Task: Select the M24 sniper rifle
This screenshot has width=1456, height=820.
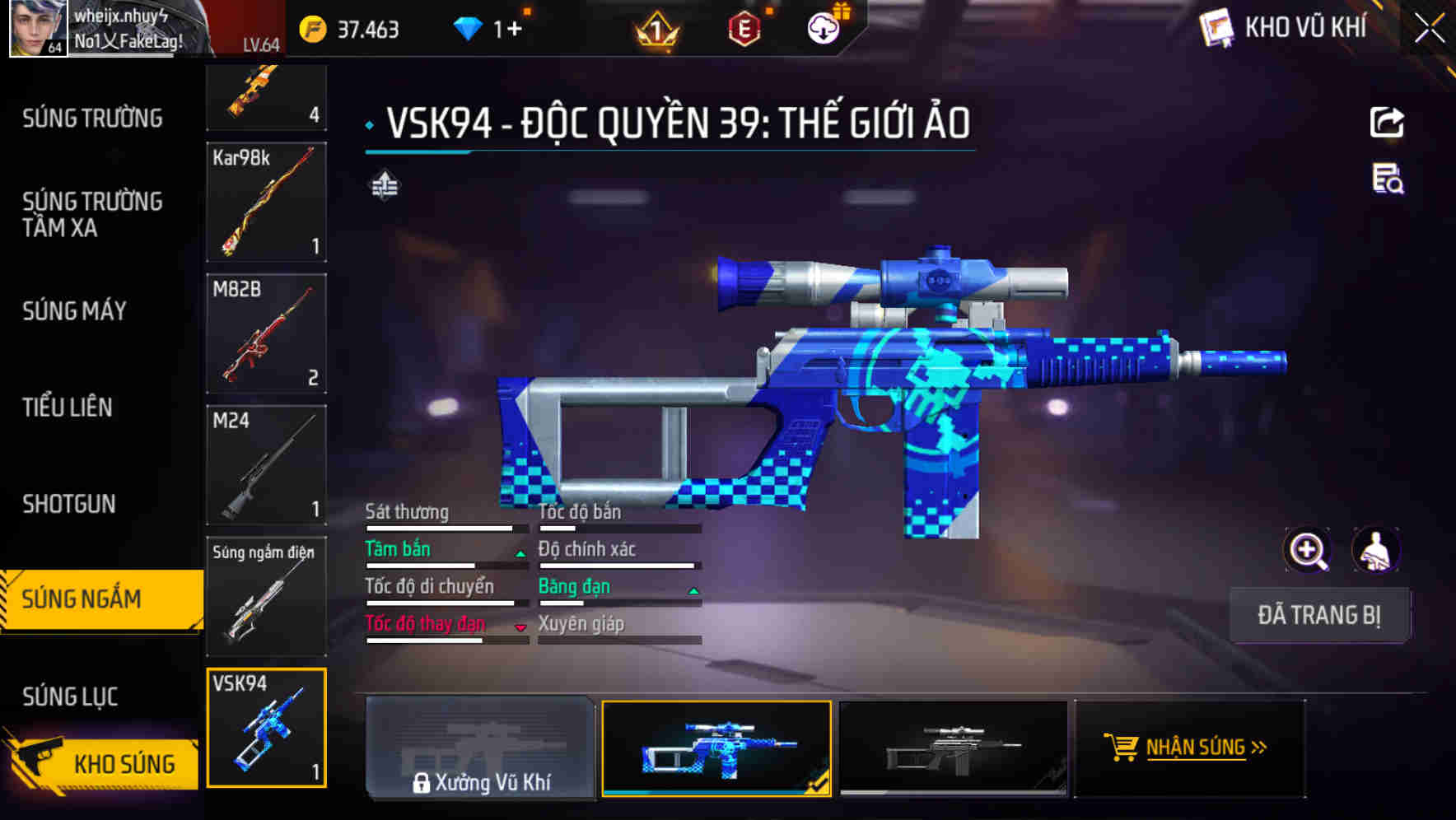Action: coord(266,465)
